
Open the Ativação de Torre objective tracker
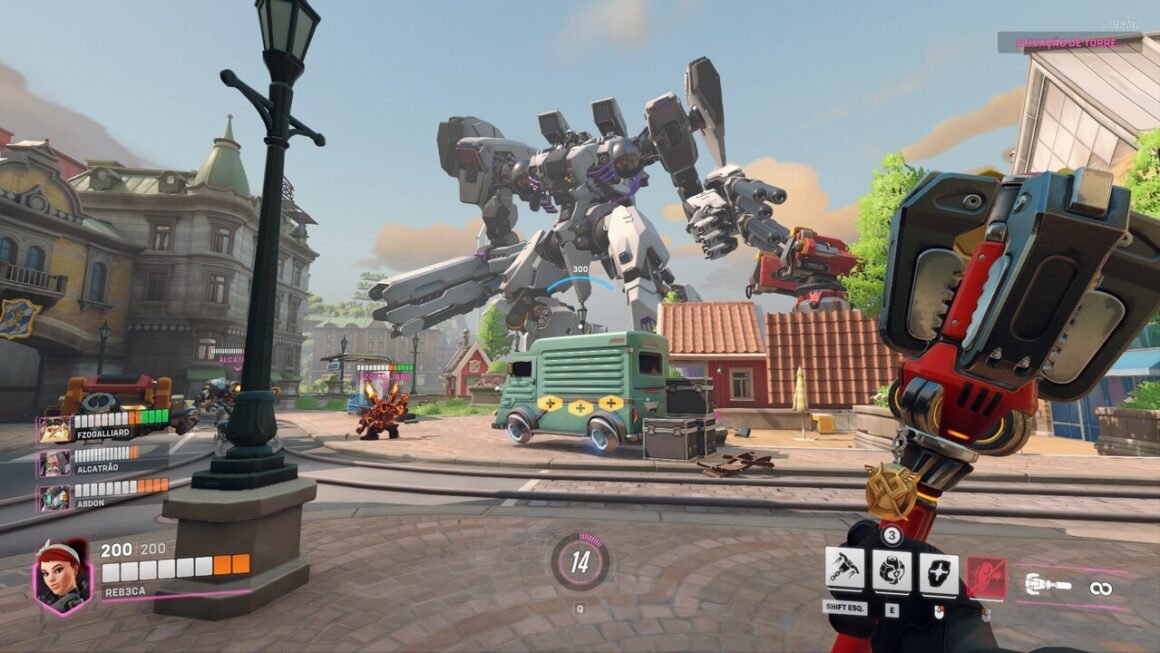click(x=1068, y=43)
